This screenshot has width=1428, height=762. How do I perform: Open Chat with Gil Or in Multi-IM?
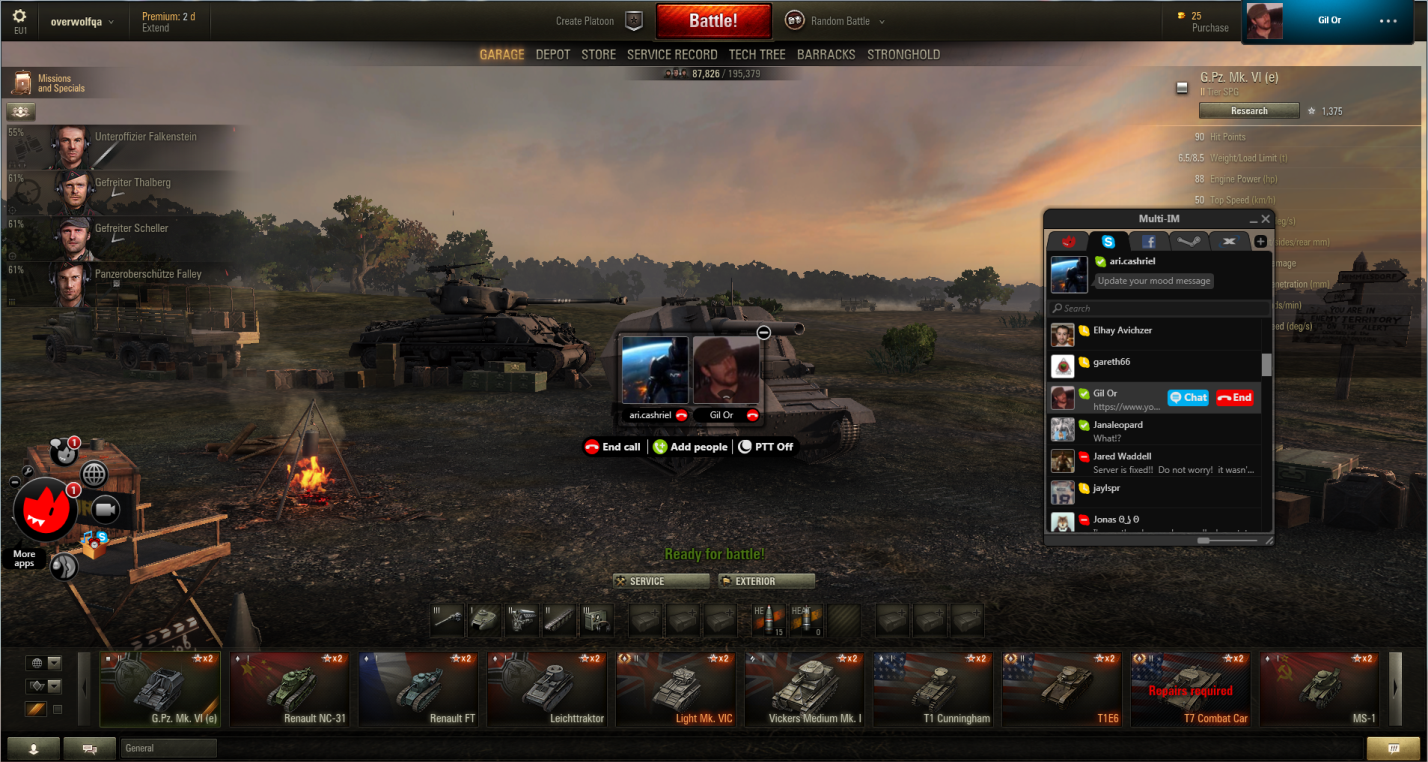point(1188,398)
